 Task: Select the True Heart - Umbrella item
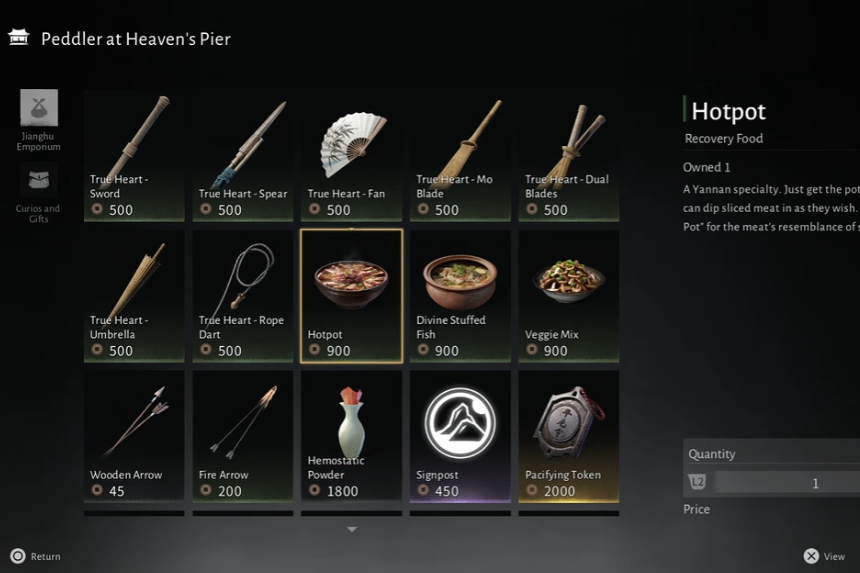pyautogui.click(x=134, y=296)
